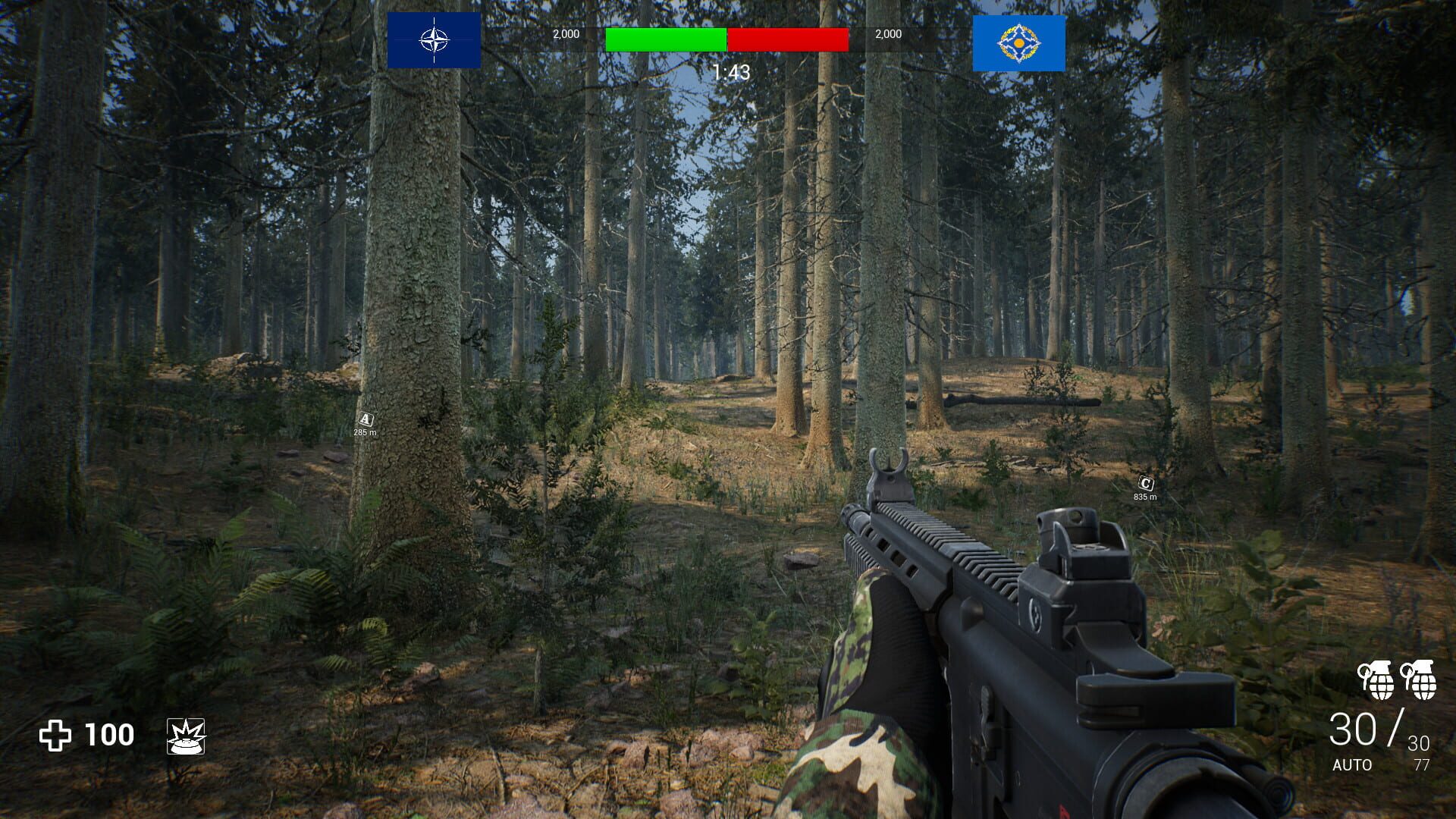The image size is (1456, 819).
Task: Open the 285 m distance label under marker A
Action: coord(364,433)
